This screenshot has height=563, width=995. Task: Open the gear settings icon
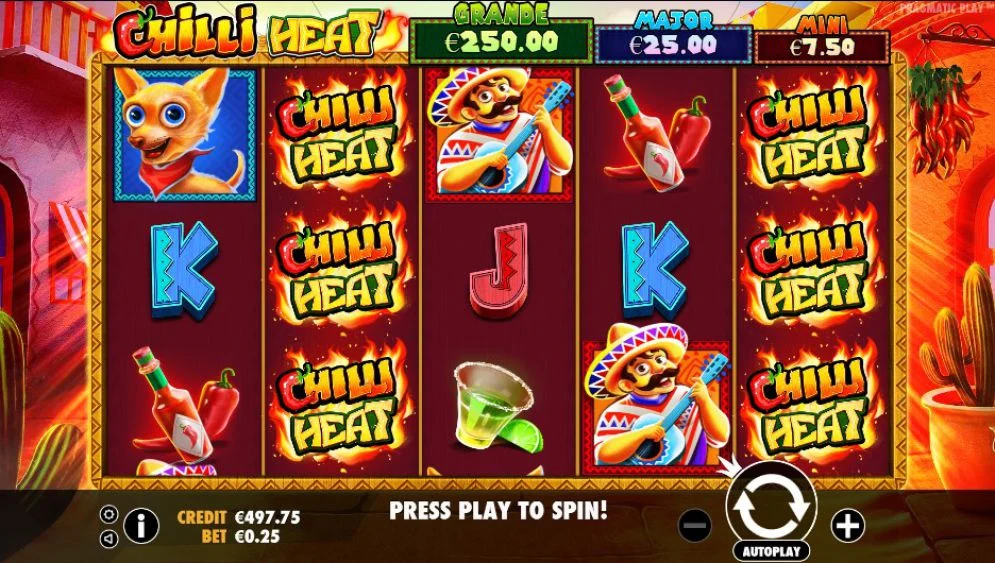point(110,514)
